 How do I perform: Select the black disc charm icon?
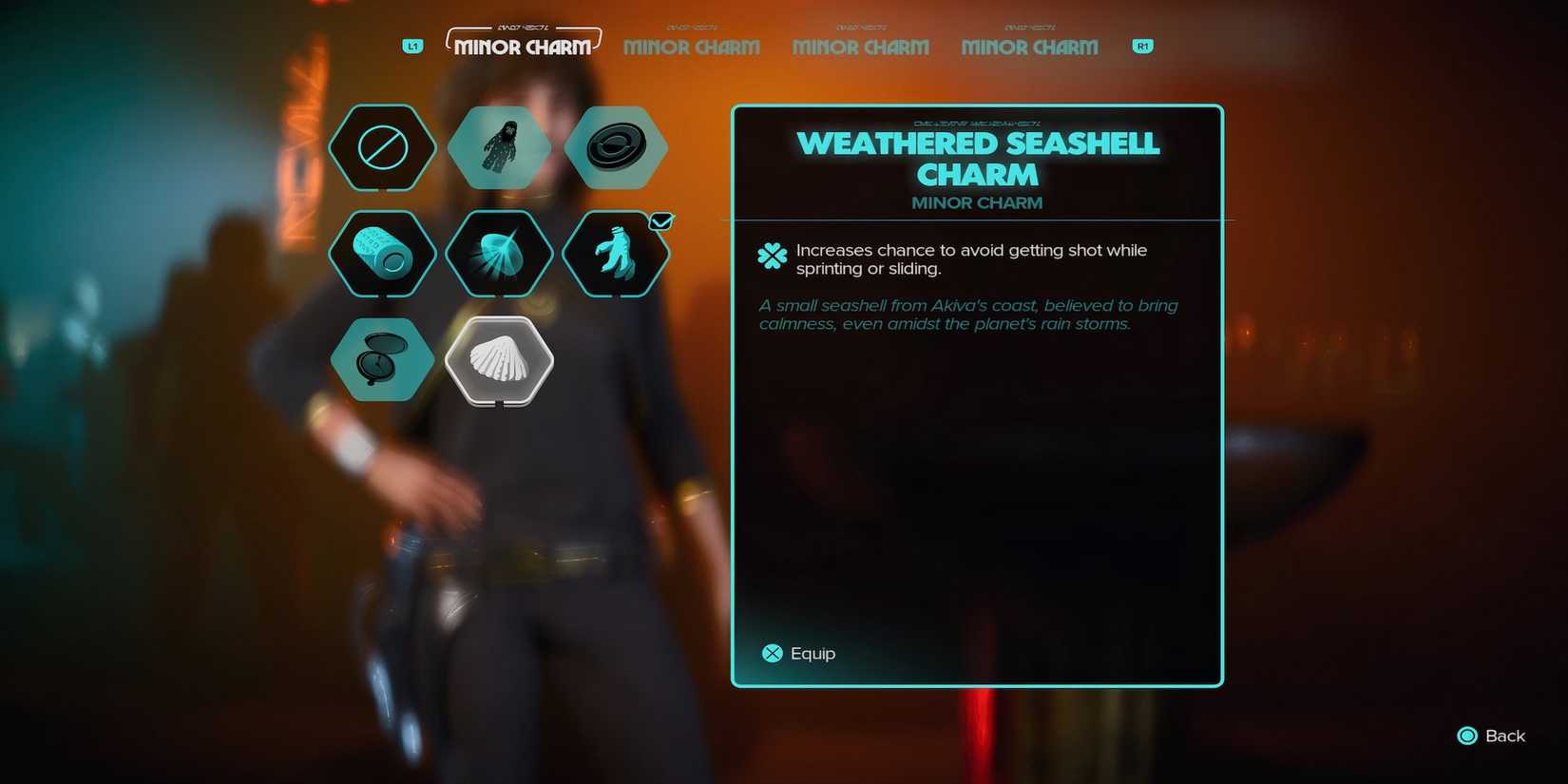[615, 147]
